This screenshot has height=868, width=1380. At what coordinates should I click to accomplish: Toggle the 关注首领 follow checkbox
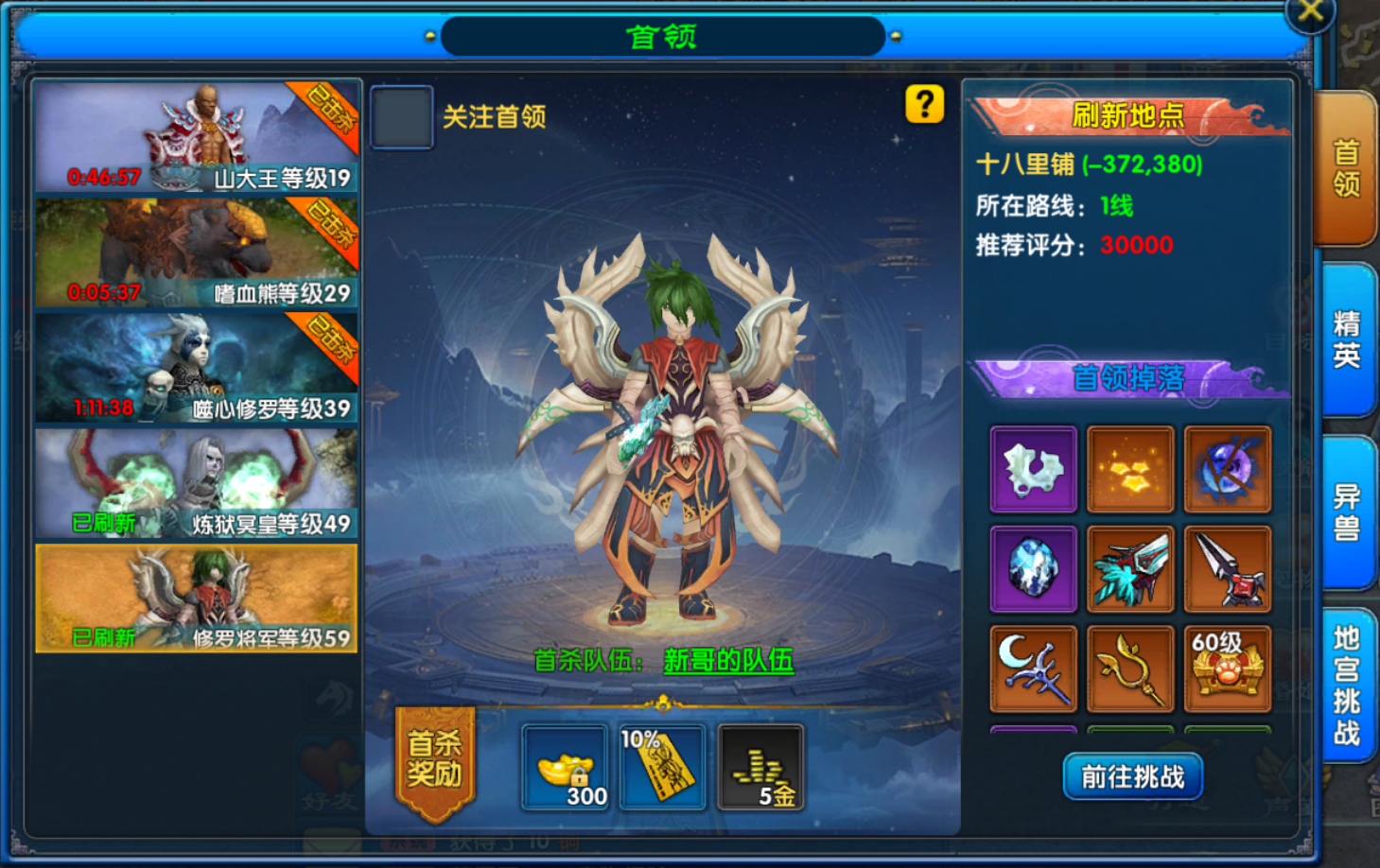(402, 117)
